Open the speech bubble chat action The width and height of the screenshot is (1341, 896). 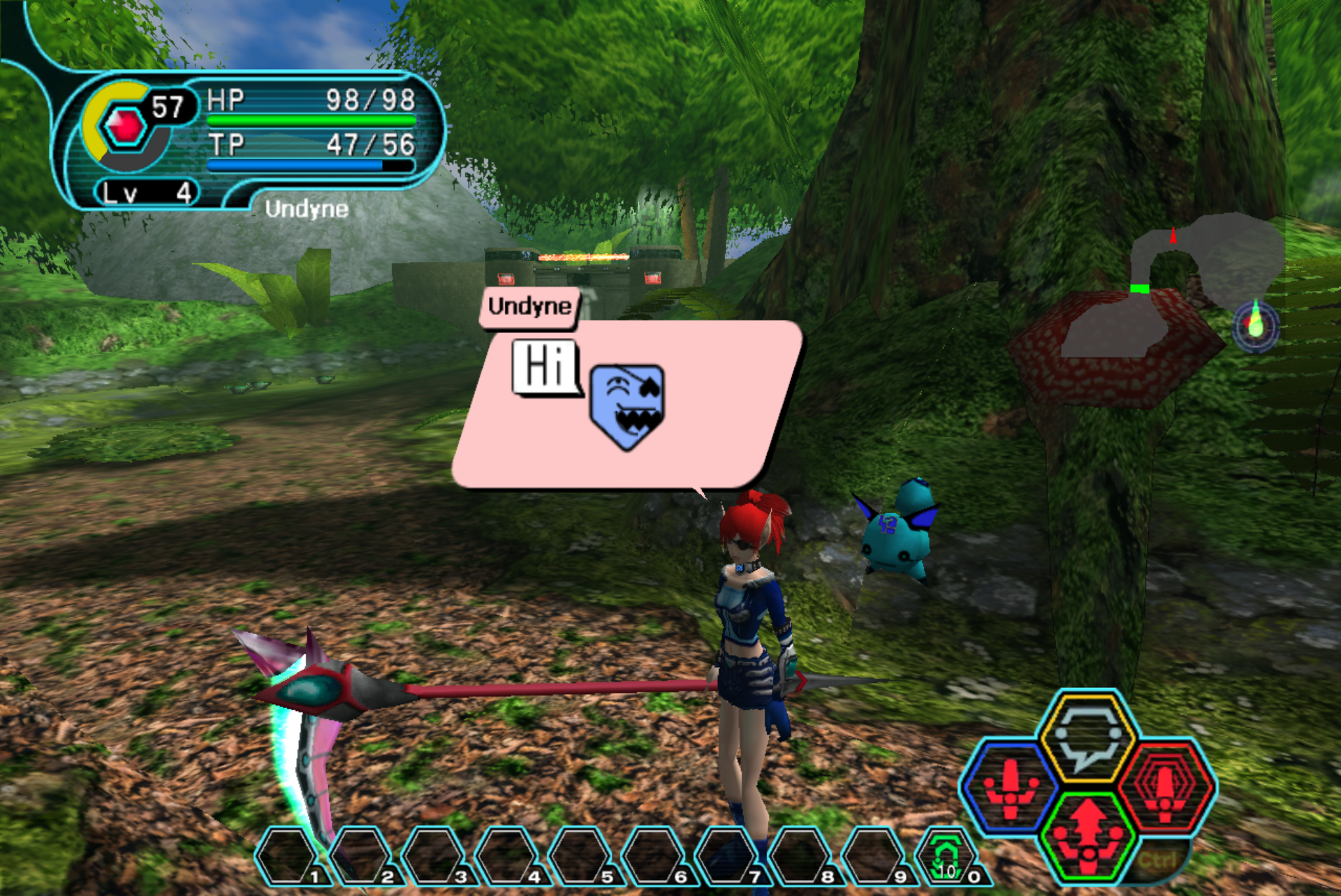tap(1087, 735)
